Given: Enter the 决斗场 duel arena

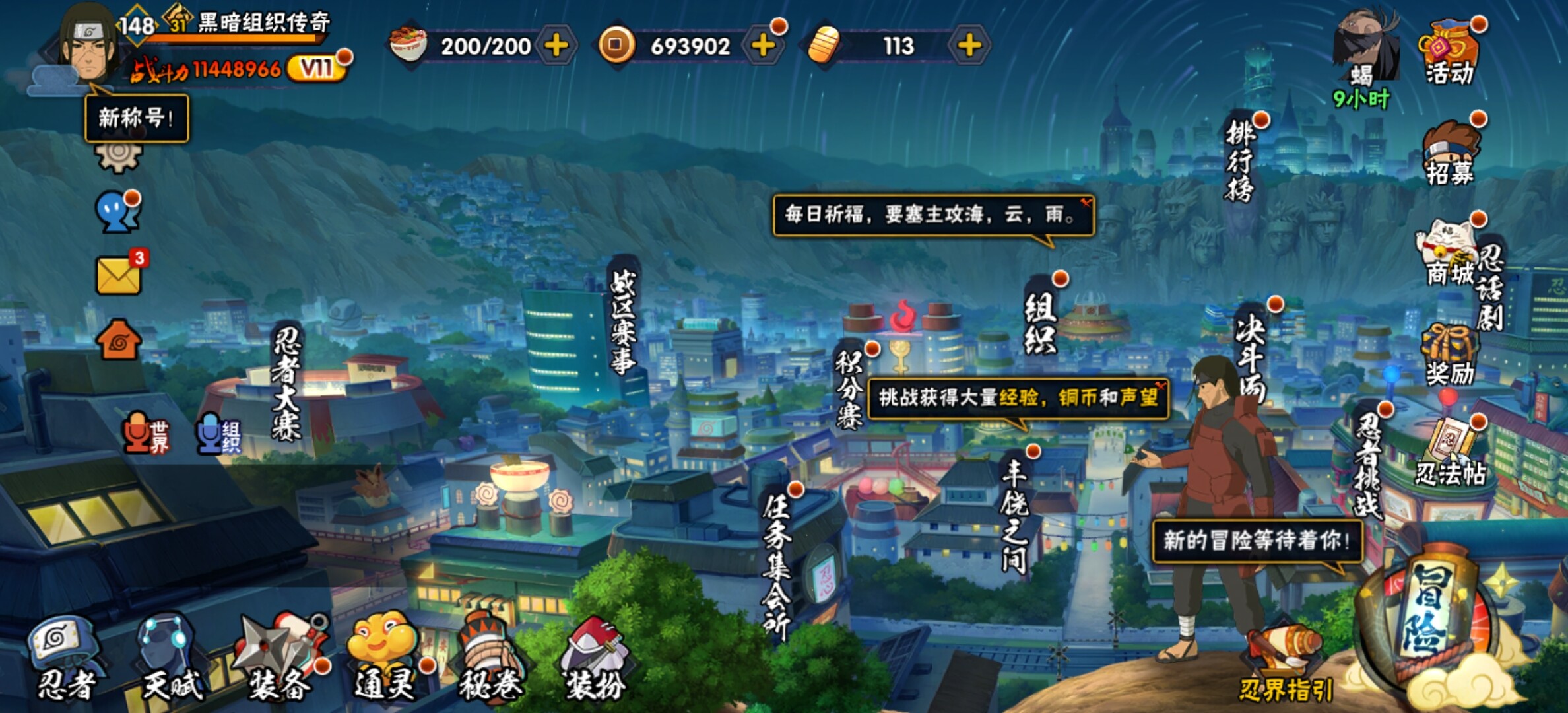Looking at the screenshot, I should point(1251,356).
